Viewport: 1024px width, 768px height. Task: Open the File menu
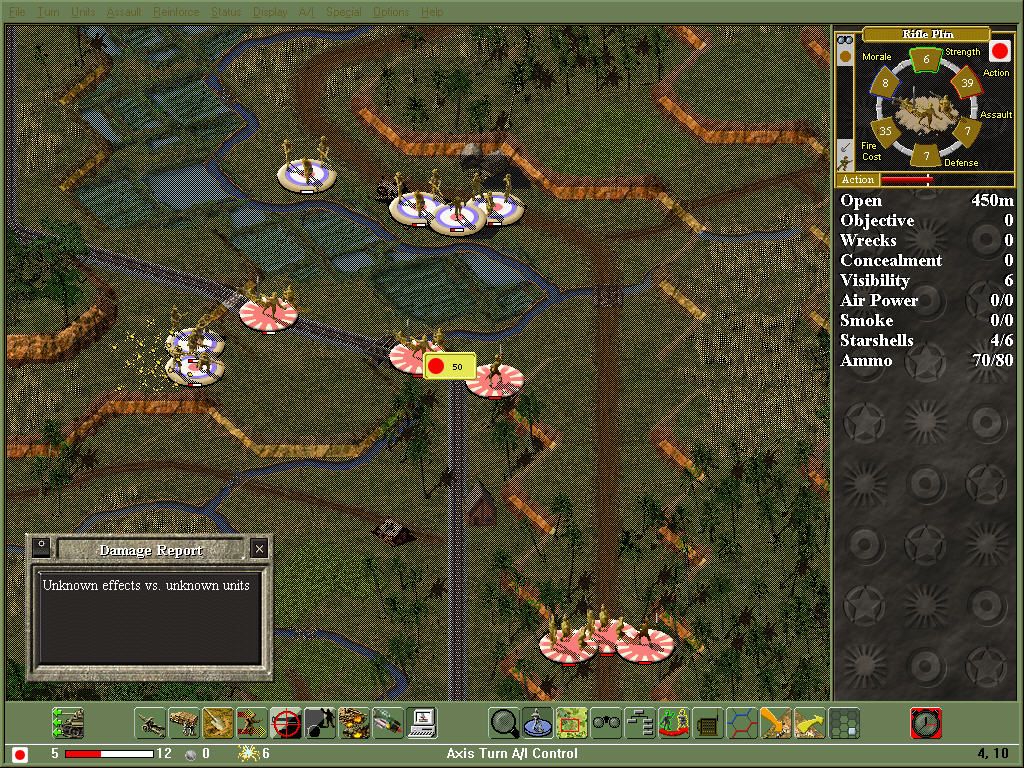click(17, 12)
